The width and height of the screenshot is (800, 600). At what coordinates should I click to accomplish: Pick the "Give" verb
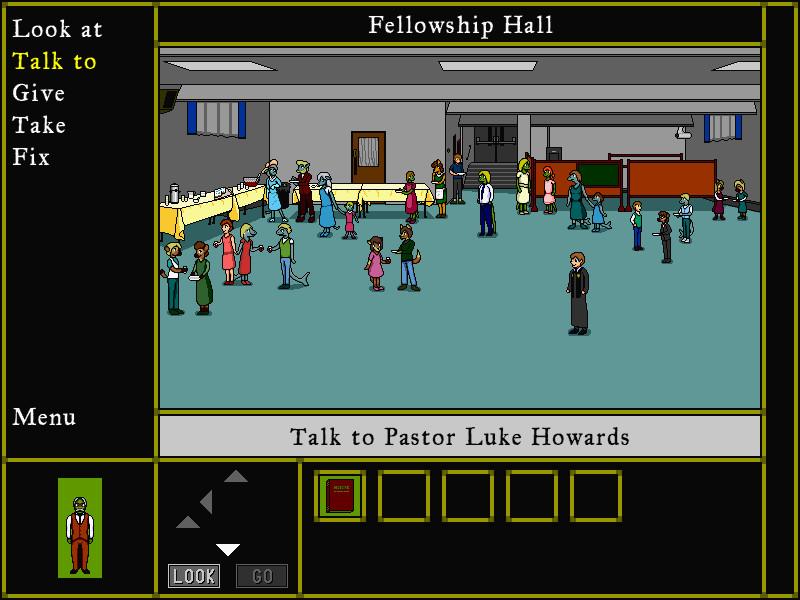pos(39,93)
